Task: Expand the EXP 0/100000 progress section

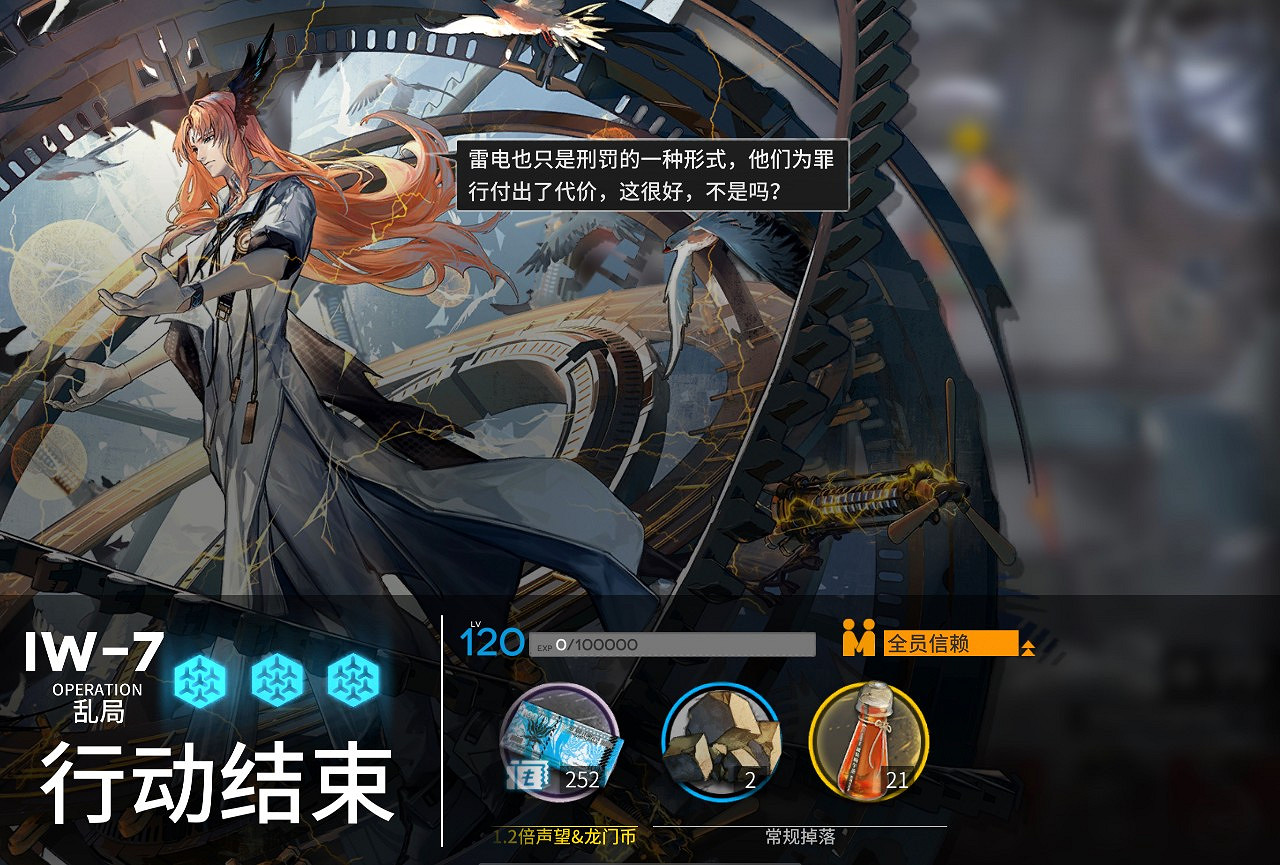Action: tap(670, 642)
